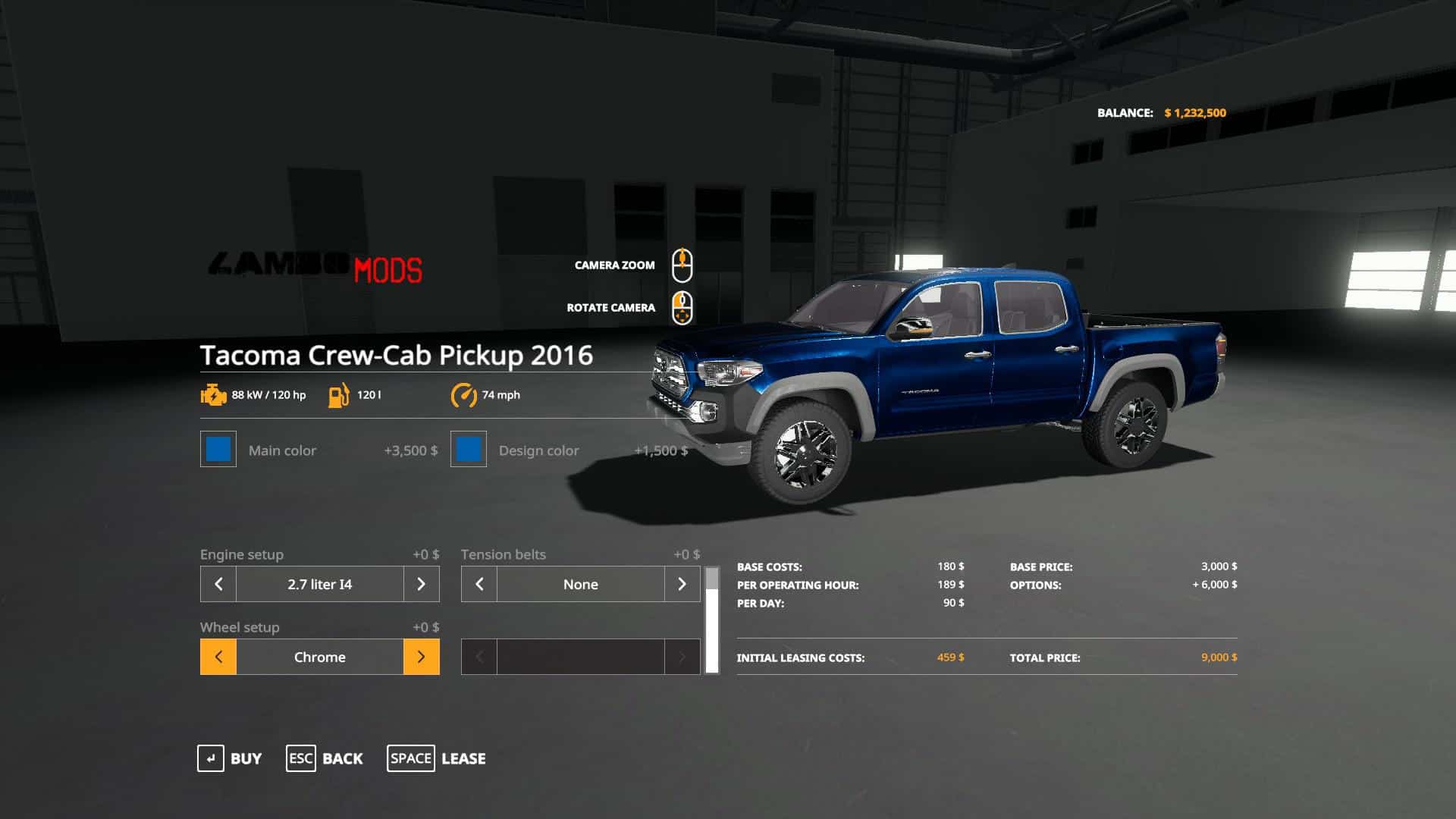Image resolution: width=1456 pixels, height=819 pixels.
Task: Open the Design color swatch
Action: pos(469,450)
